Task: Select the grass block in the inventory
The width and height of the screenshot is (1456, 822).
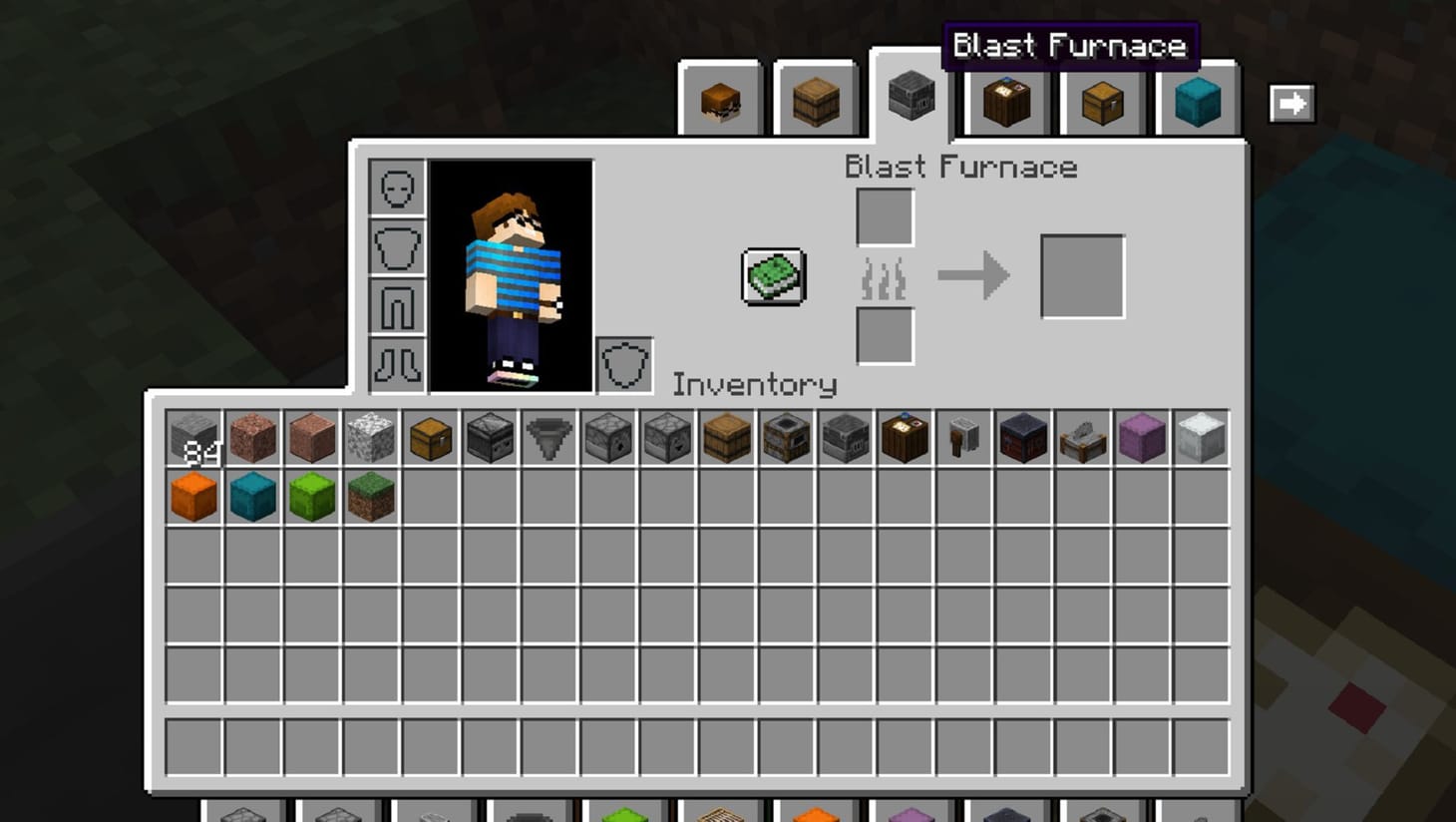Action: click(x=370, y=496)
